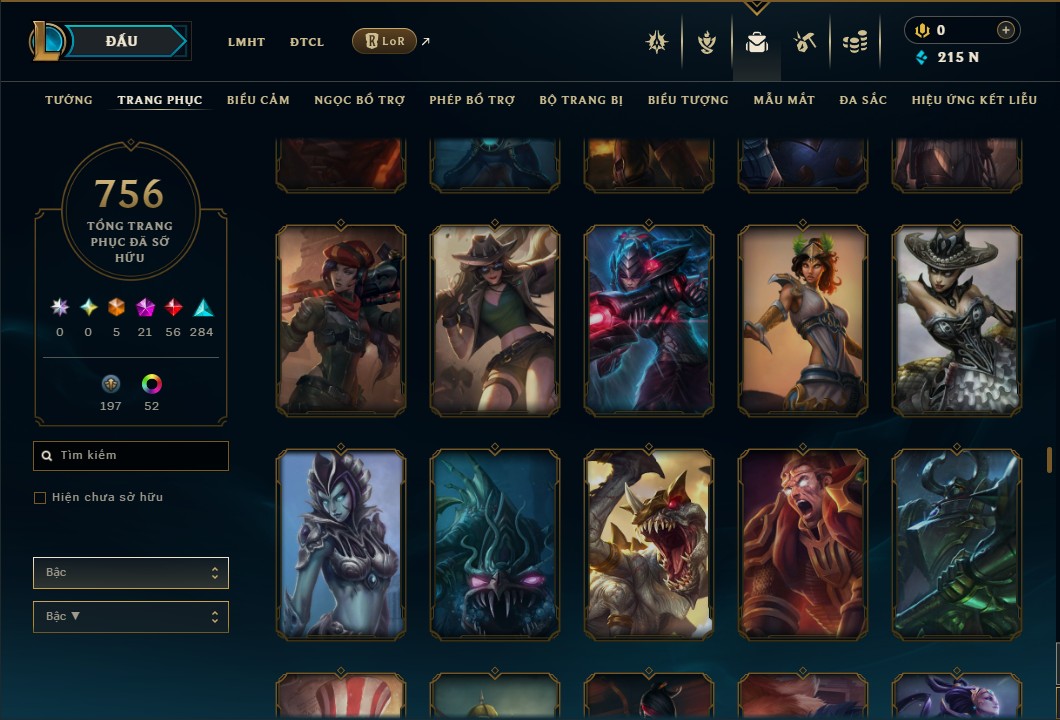Switch to the ĐTCL section

click(x=307, y=42)
